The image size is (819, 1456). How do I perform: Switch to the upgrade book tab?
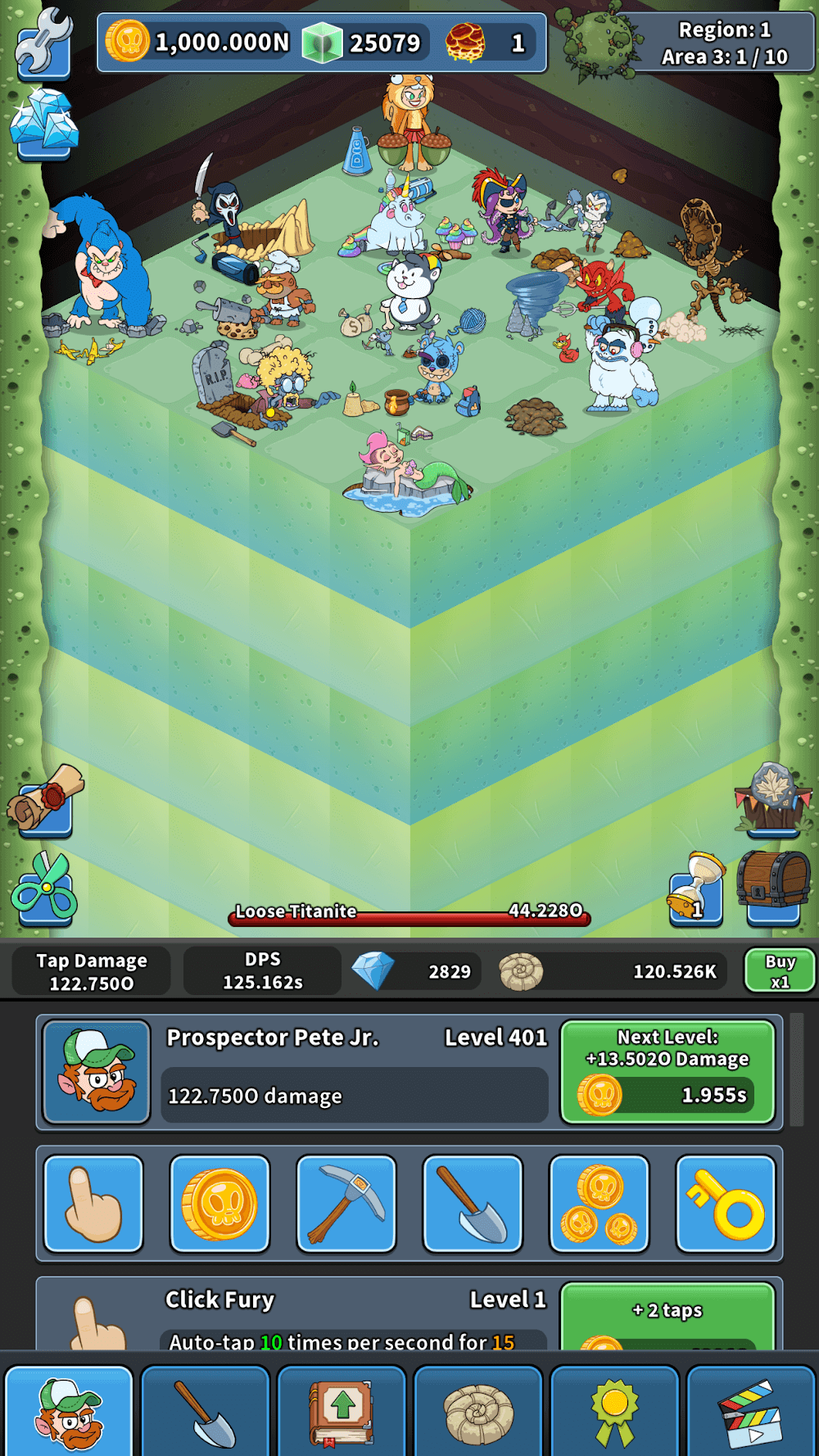pos(342,1411)
